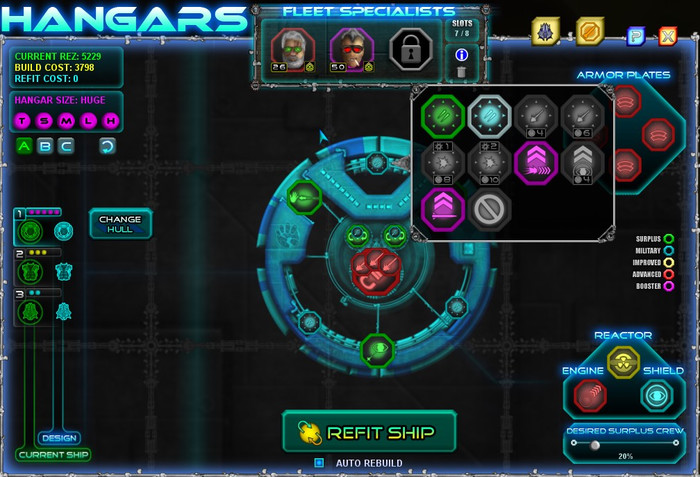Click the specialist trash can icon
Viewport: 700px width, 477px height.
click(x=461, y=71)
